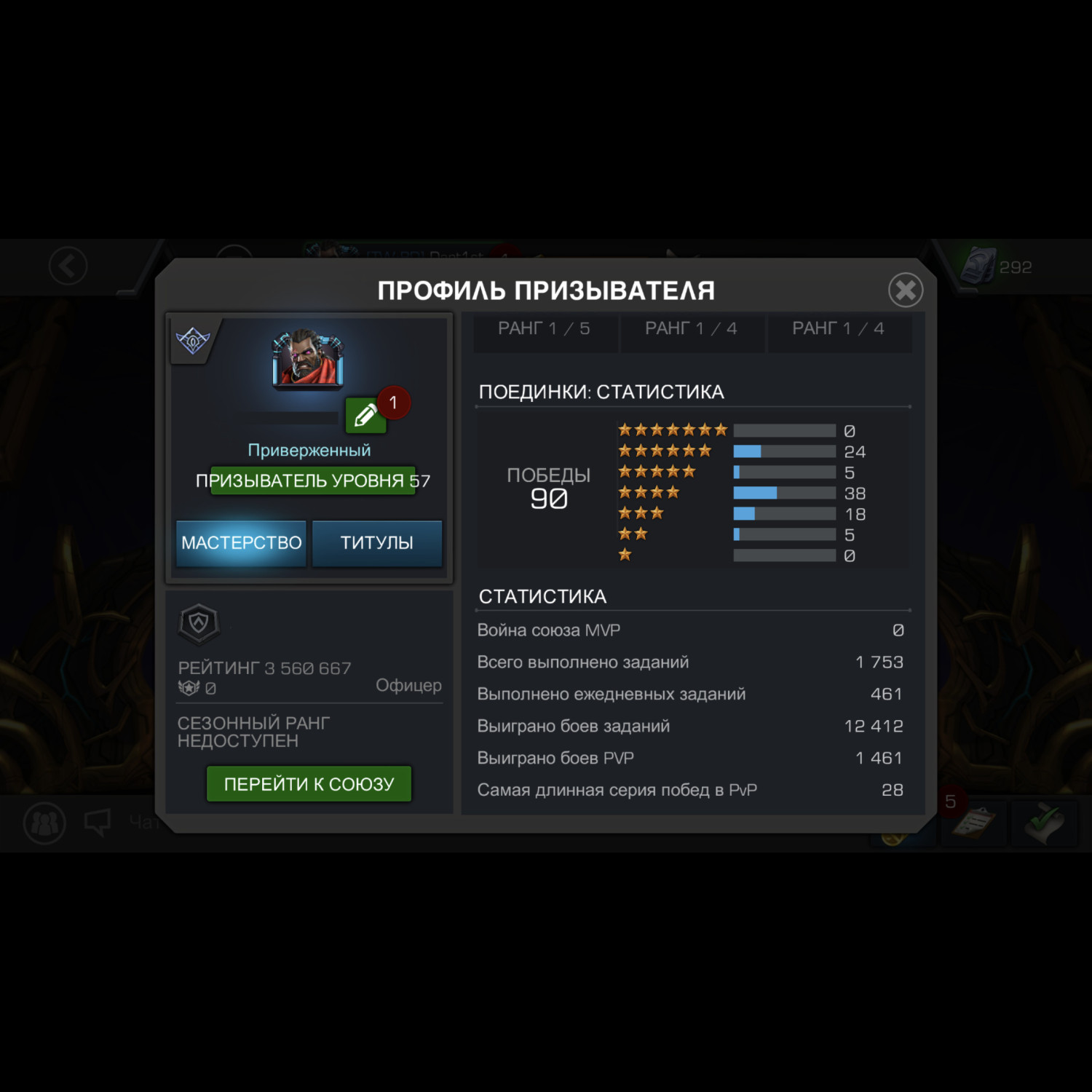
Task: Select the РАНГ 1 / 5 champion slot
Action: tap(544, 330)
